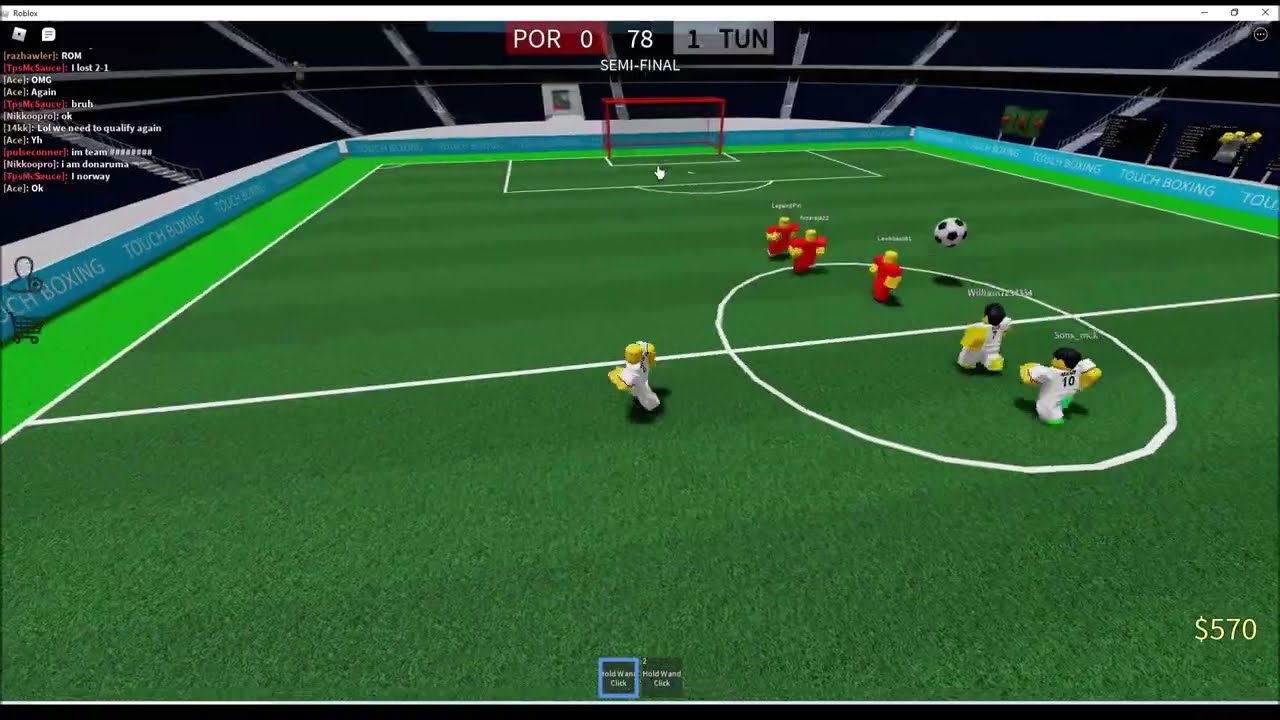The image size is (1280, 720).
Task: Click the Hold Wand Click button
Action: [x=661, y=678]
